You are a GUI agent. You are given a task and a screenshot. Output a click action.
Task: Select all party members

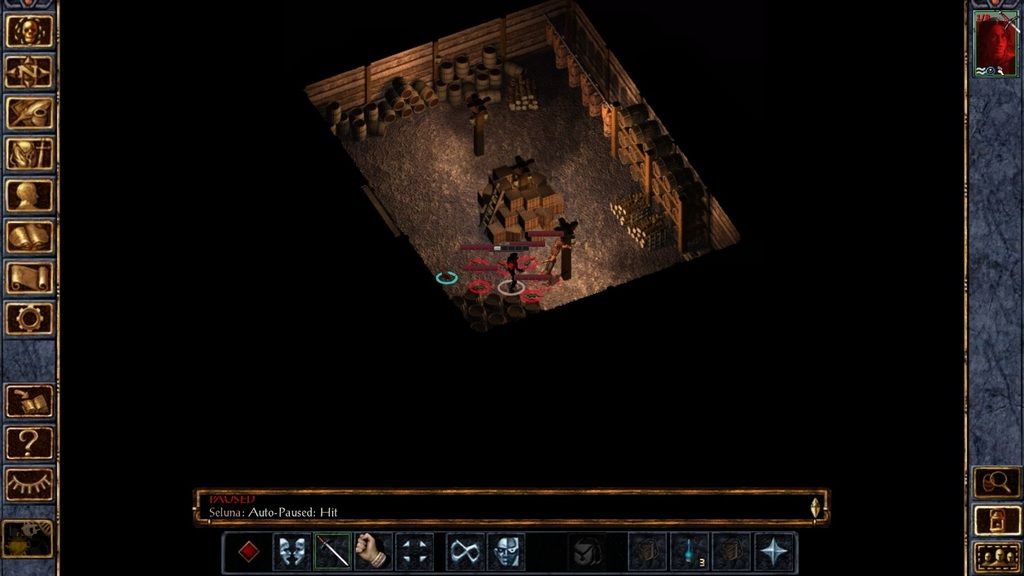(996, 556)
